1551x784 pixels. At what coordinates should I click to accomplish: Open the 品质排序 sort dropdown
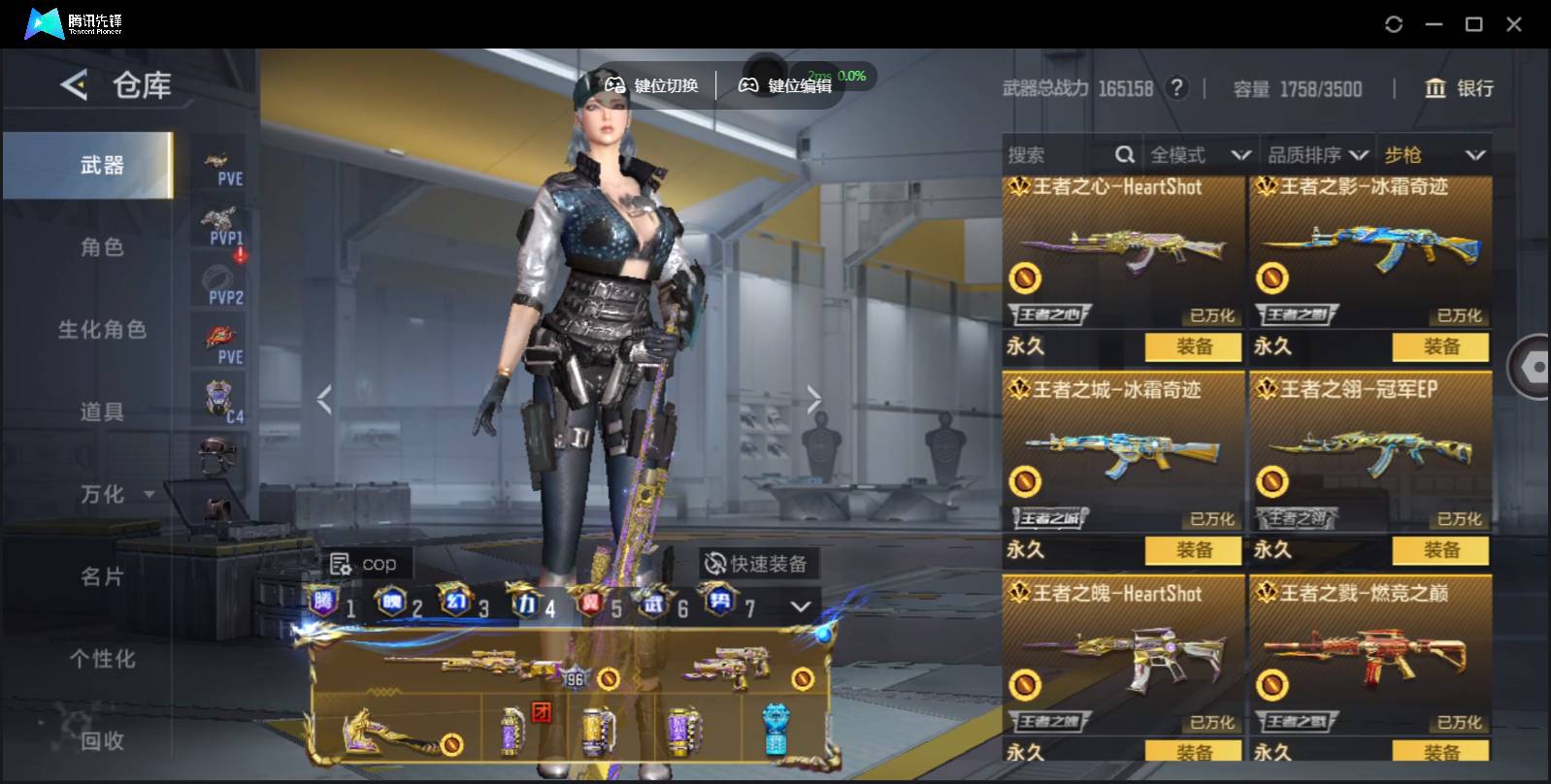1316,155
